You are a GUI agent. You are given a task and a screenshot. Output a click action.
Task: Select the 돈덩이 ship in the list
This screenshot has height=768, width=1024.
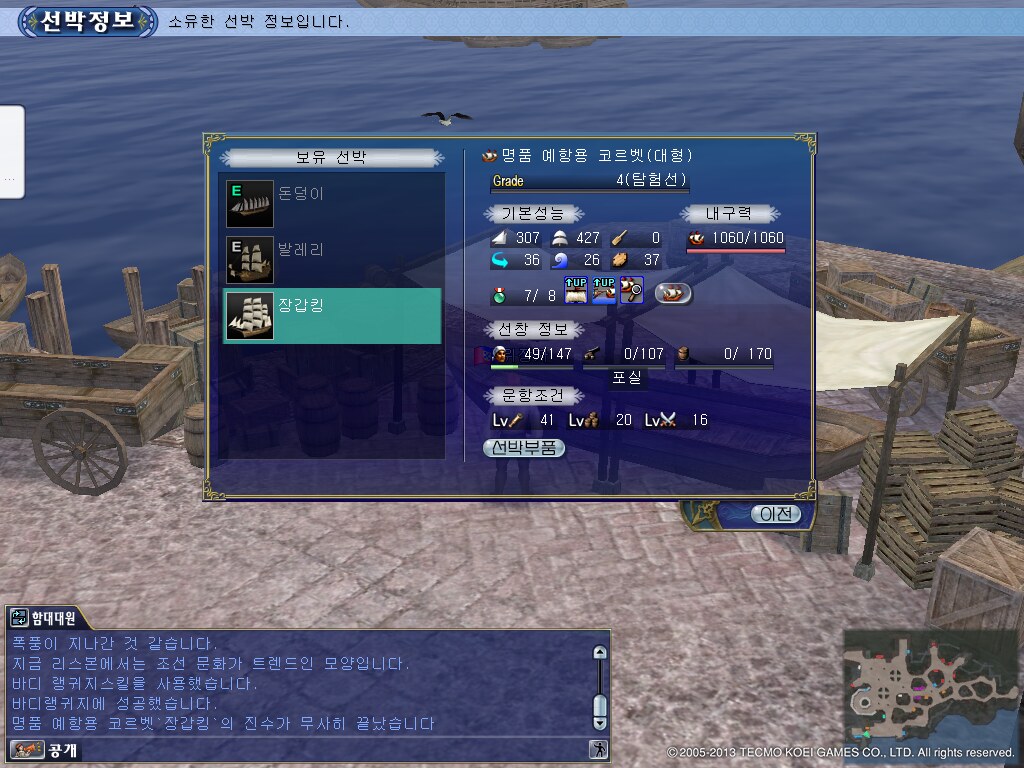[331, 204]
